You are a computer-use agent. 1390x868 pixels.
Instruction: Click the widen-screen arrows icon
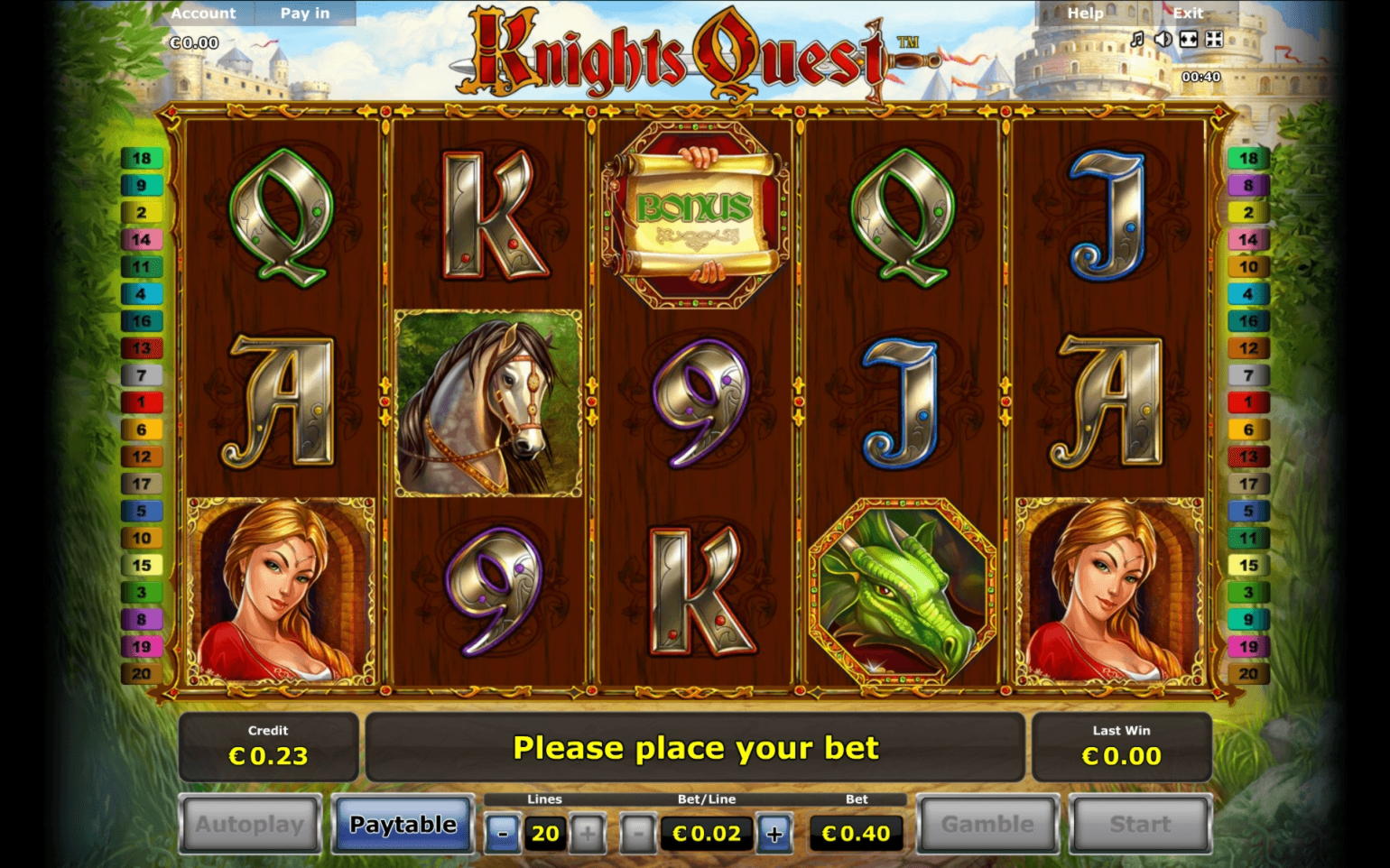(x=1189, y=39)
